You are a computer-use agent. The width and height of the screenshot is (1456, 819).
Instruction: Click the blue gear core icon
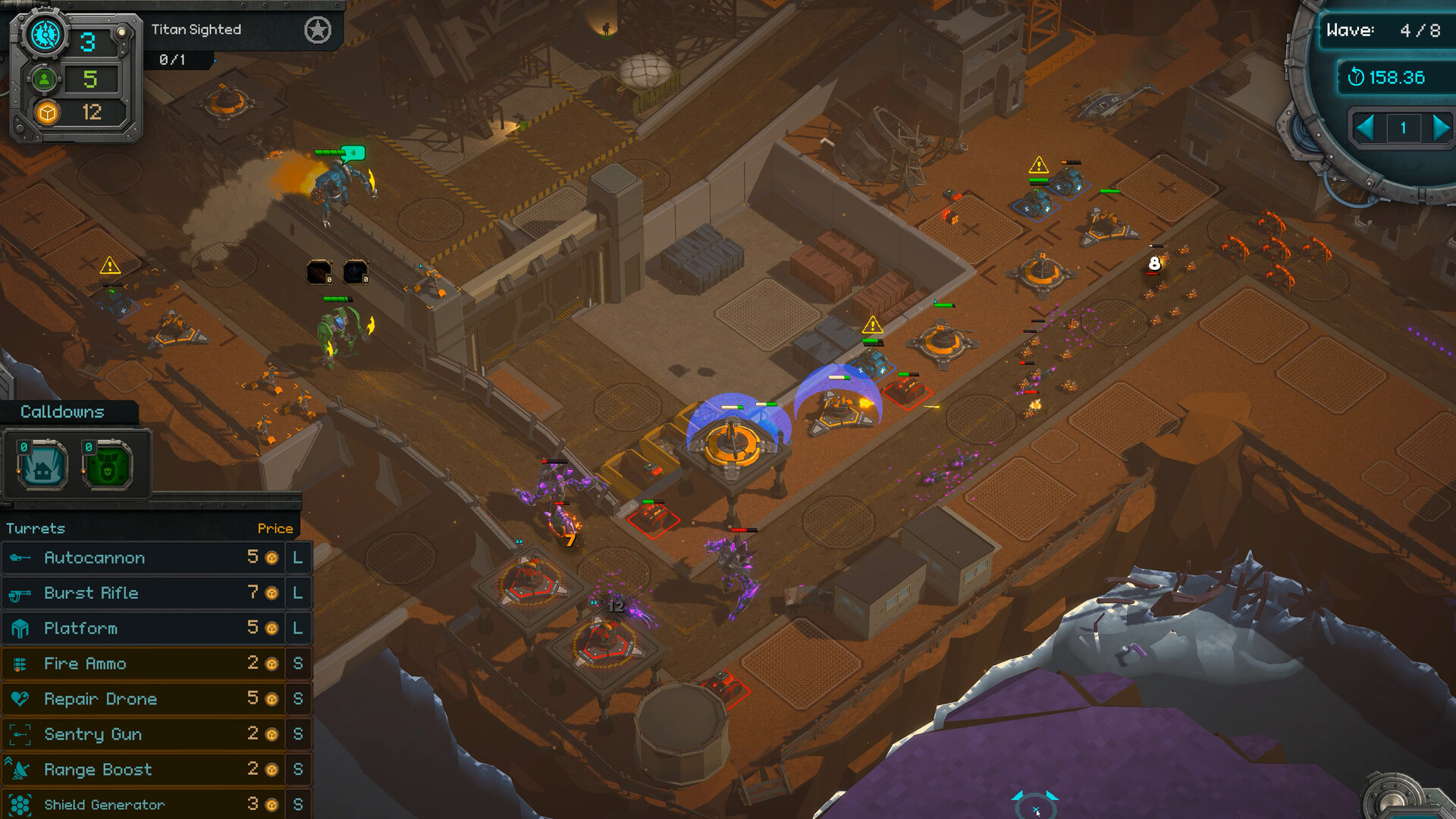click(x=45, y=35)
